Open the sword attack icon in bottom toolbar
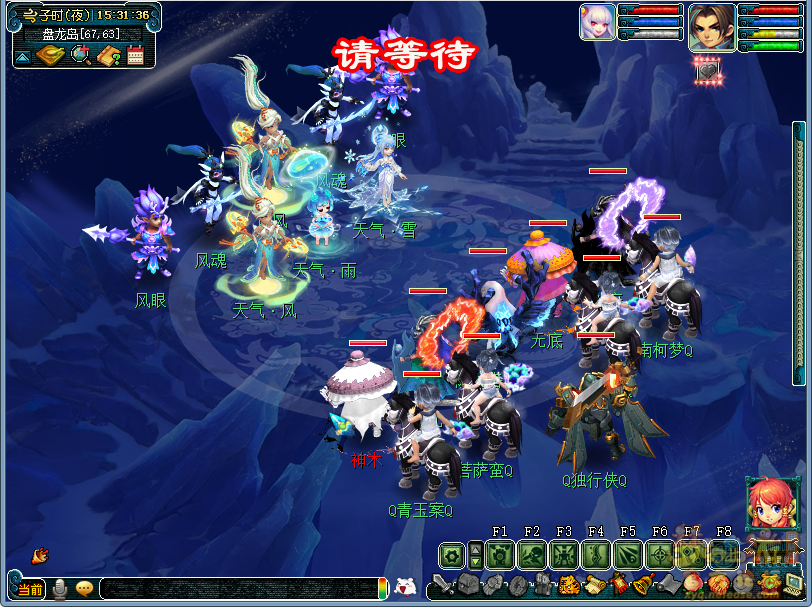 [x=444, y=585]
